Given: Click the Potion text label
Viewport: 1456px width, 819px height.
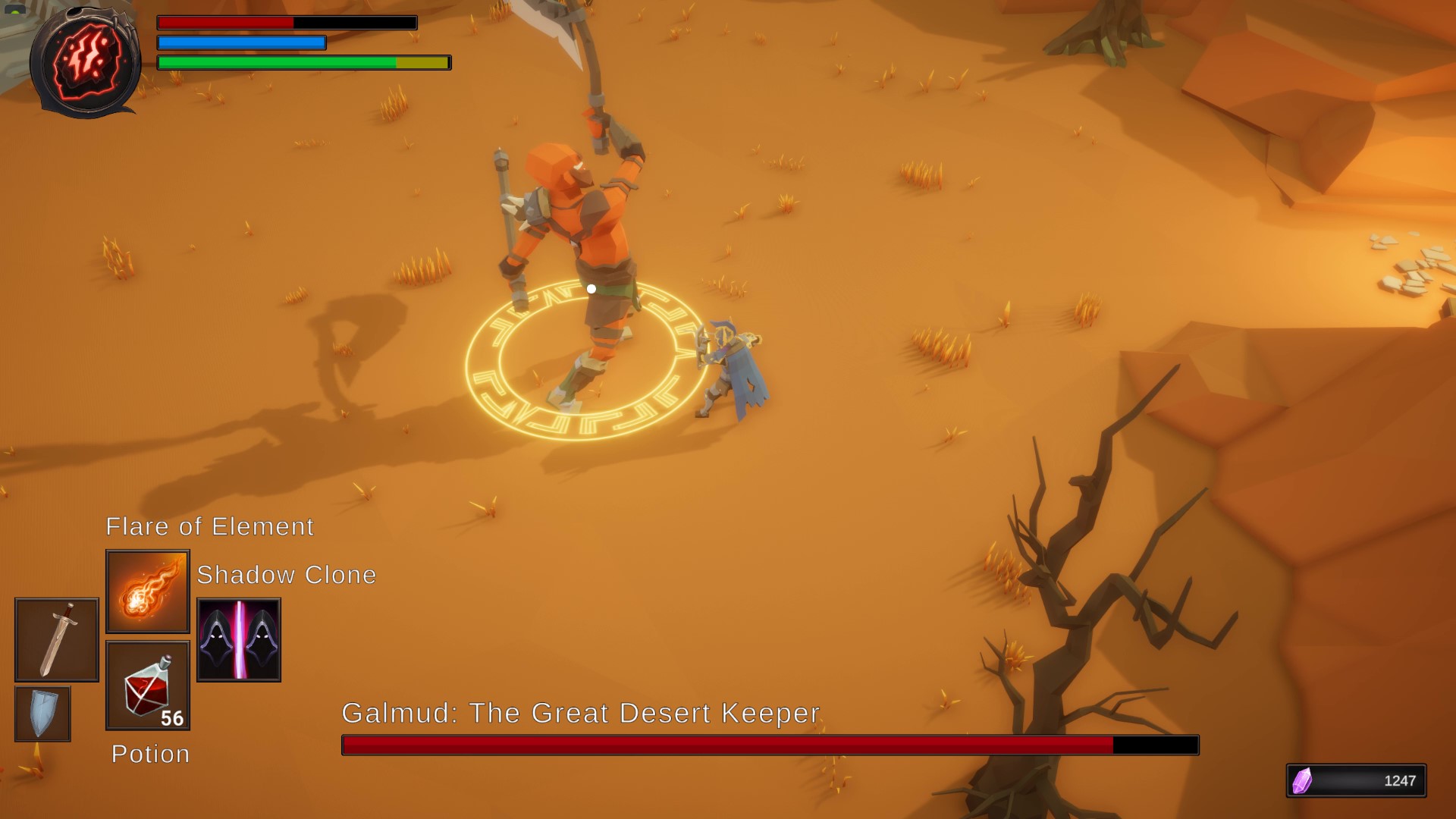Looking at the screenshot, I should tap(149, 754).
